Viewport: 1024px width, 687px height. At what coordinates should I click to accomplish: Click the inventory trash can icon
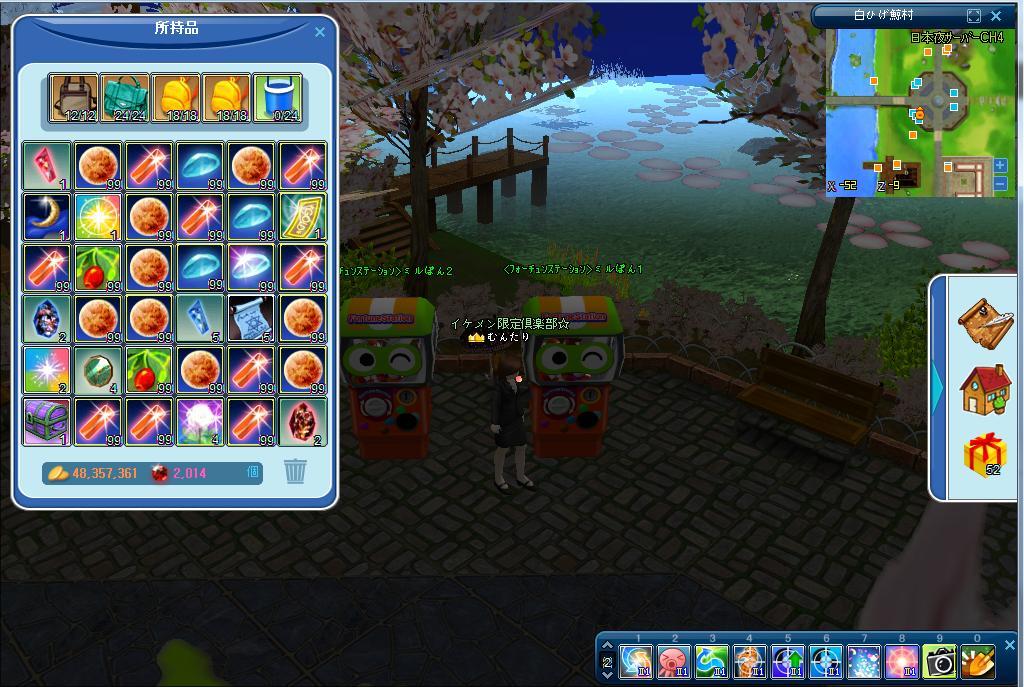tap(295, 471)
